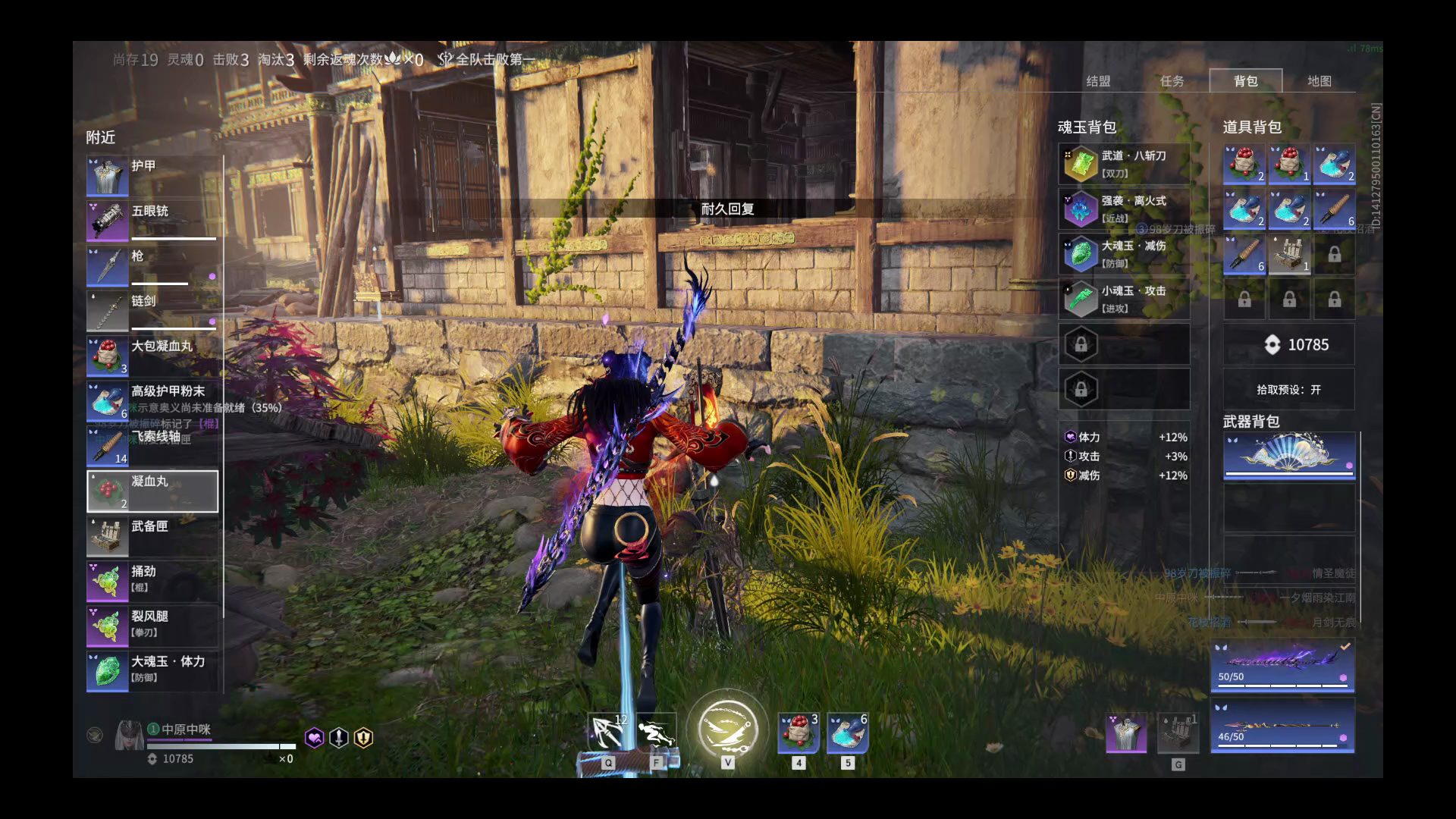The image size is (1456, 819).
Task: Click the 小魂玉·攻击 slot
Action: click(x=1124, y=299)
